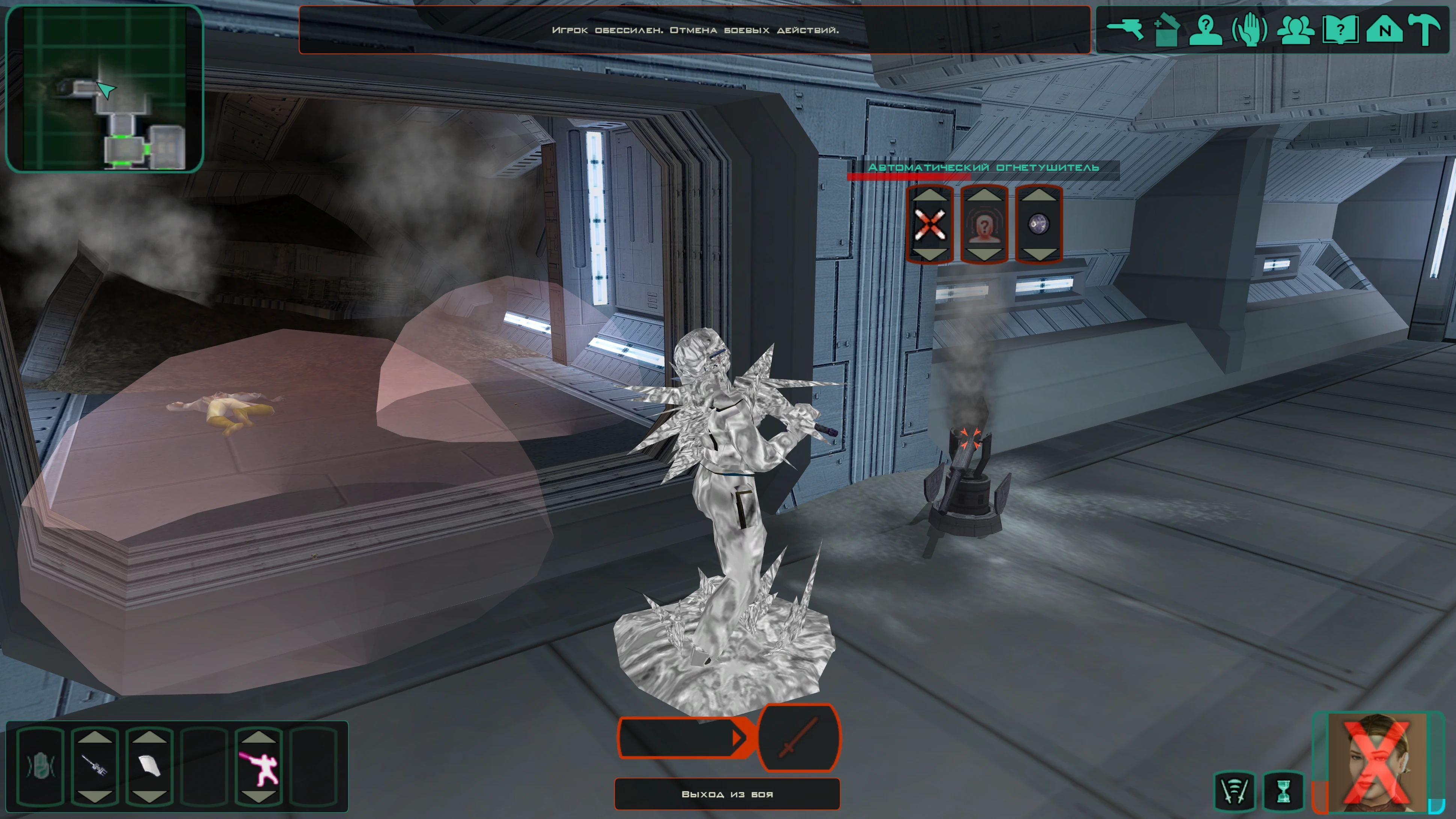Screen dimensions: 1456x819
Task: Open the journal book icon
Action: tap(1340, 29)
